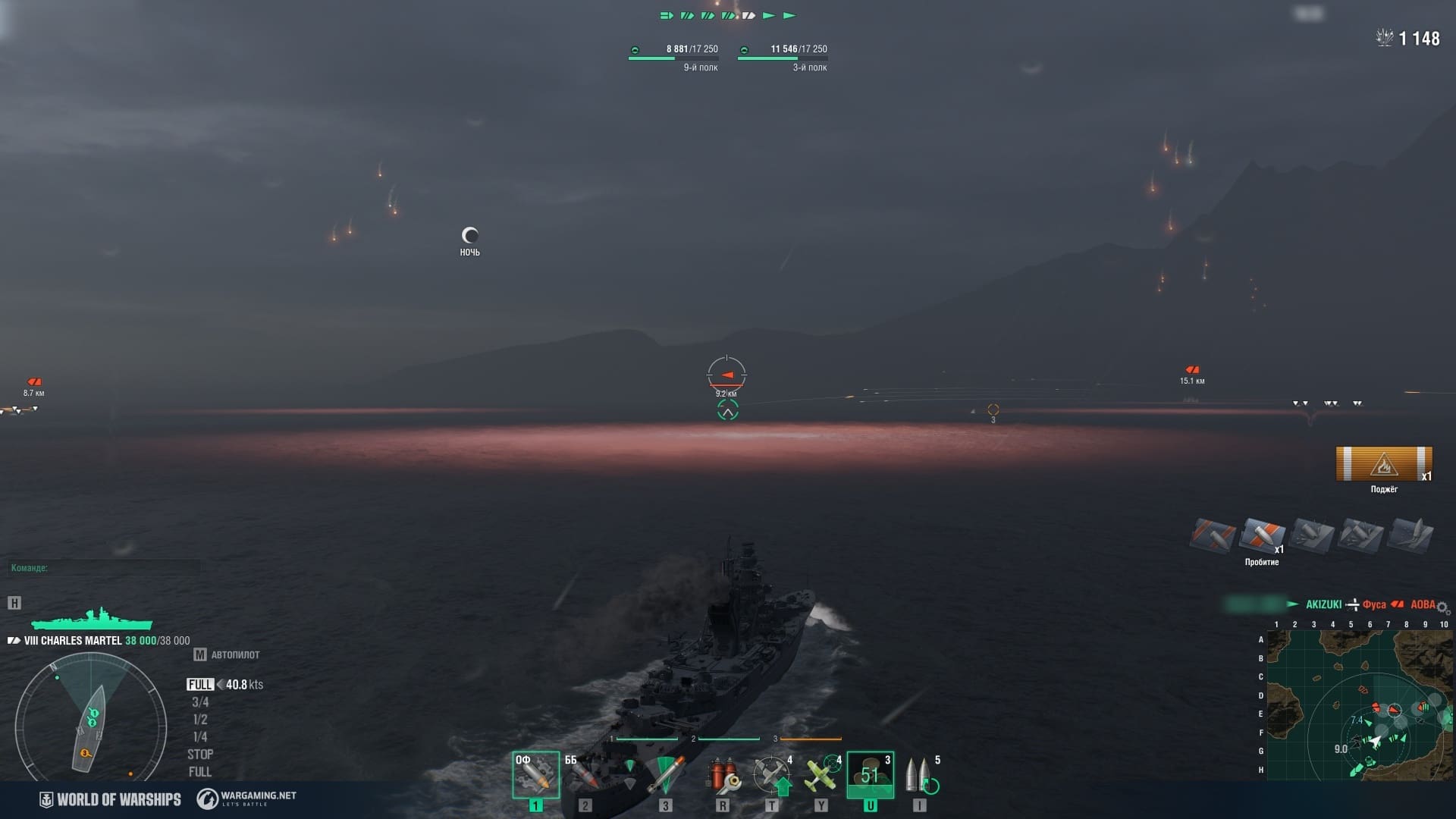Set engine telegraph to STOP

point(200,755)
